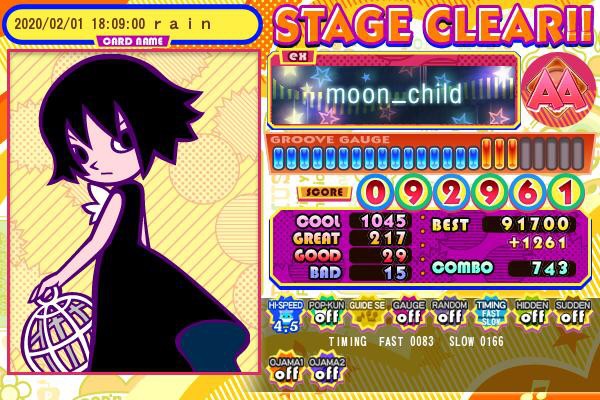
Task: Toggle the GAUGE option
Action: [407, 314]
